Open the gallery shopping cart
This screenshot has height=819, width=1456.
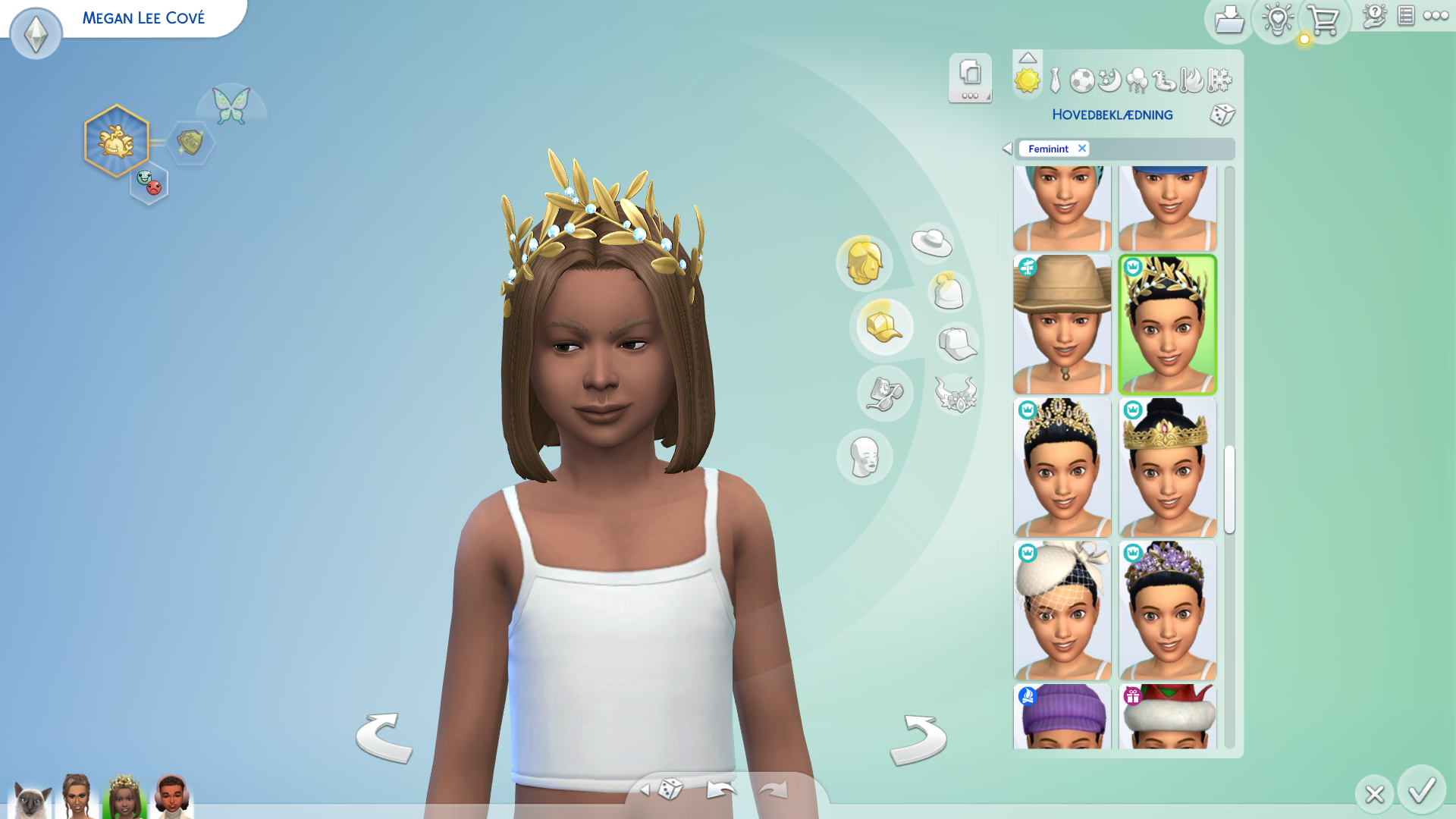pyautogui.click(x=1323, y=20)
